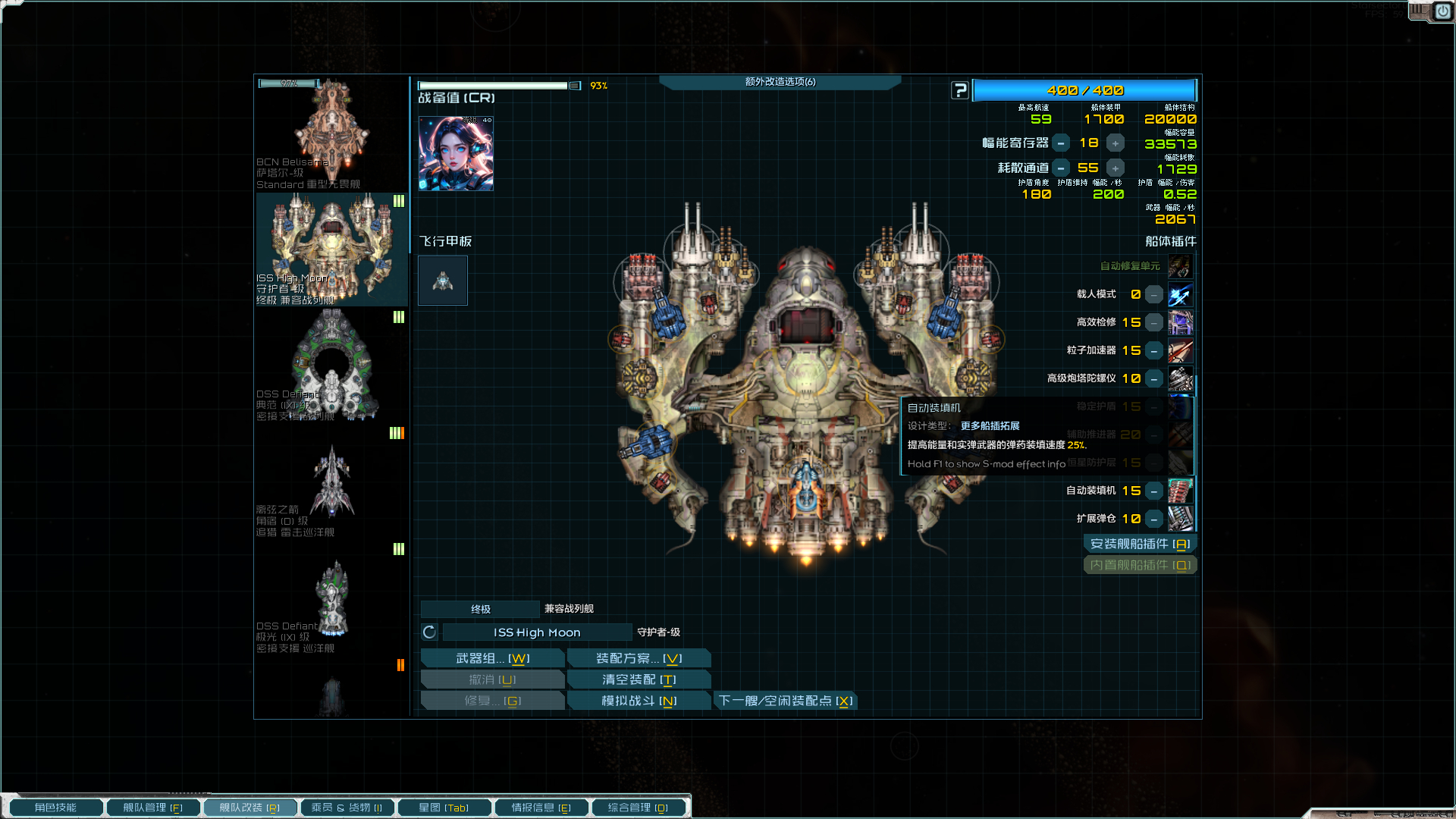Switch to 角色技能 tab
1456x819 pixels.
pyautogui.click(x=55, y=808)
